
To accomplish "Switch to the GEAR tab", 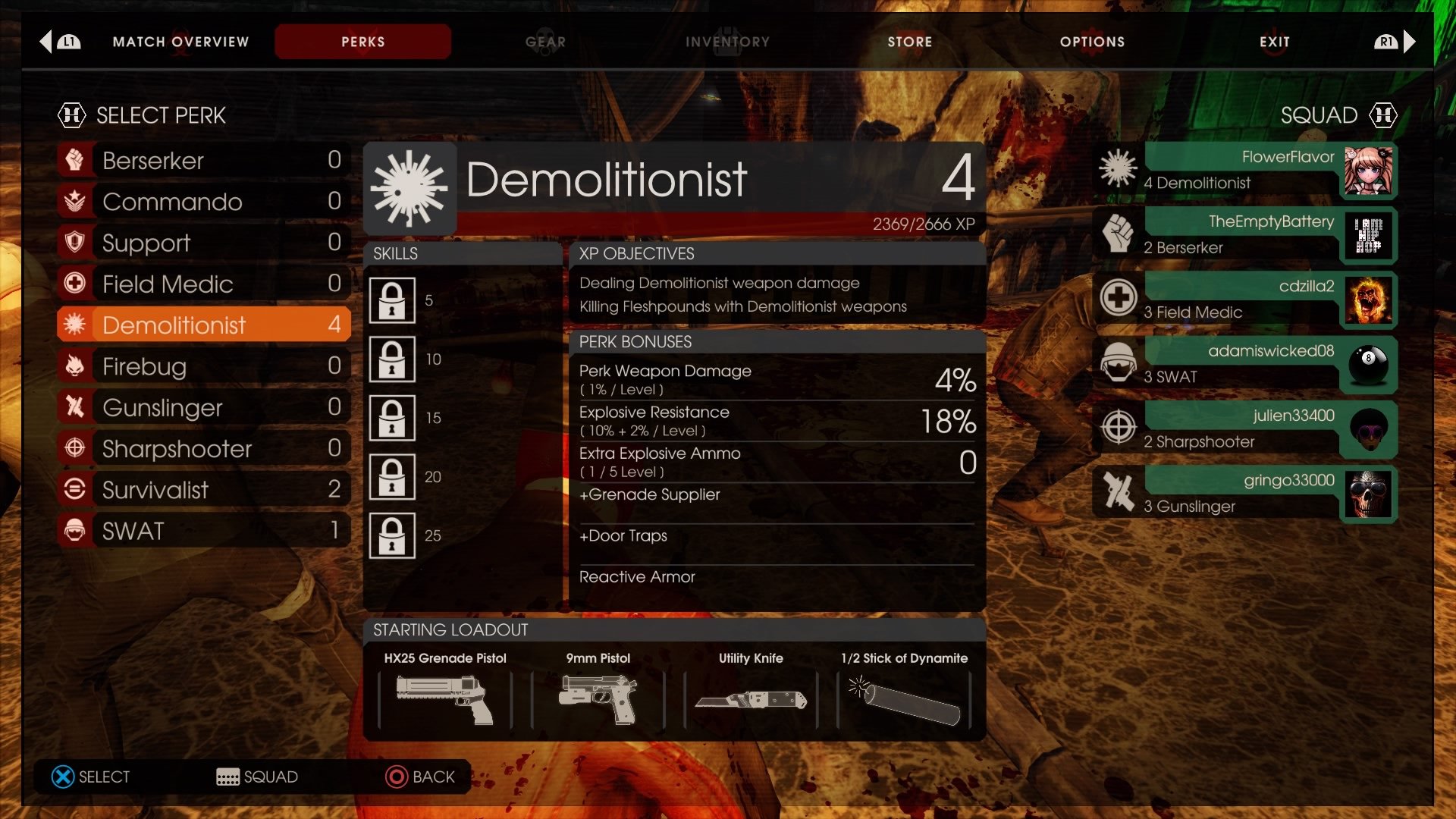I will tap(545, 42).
